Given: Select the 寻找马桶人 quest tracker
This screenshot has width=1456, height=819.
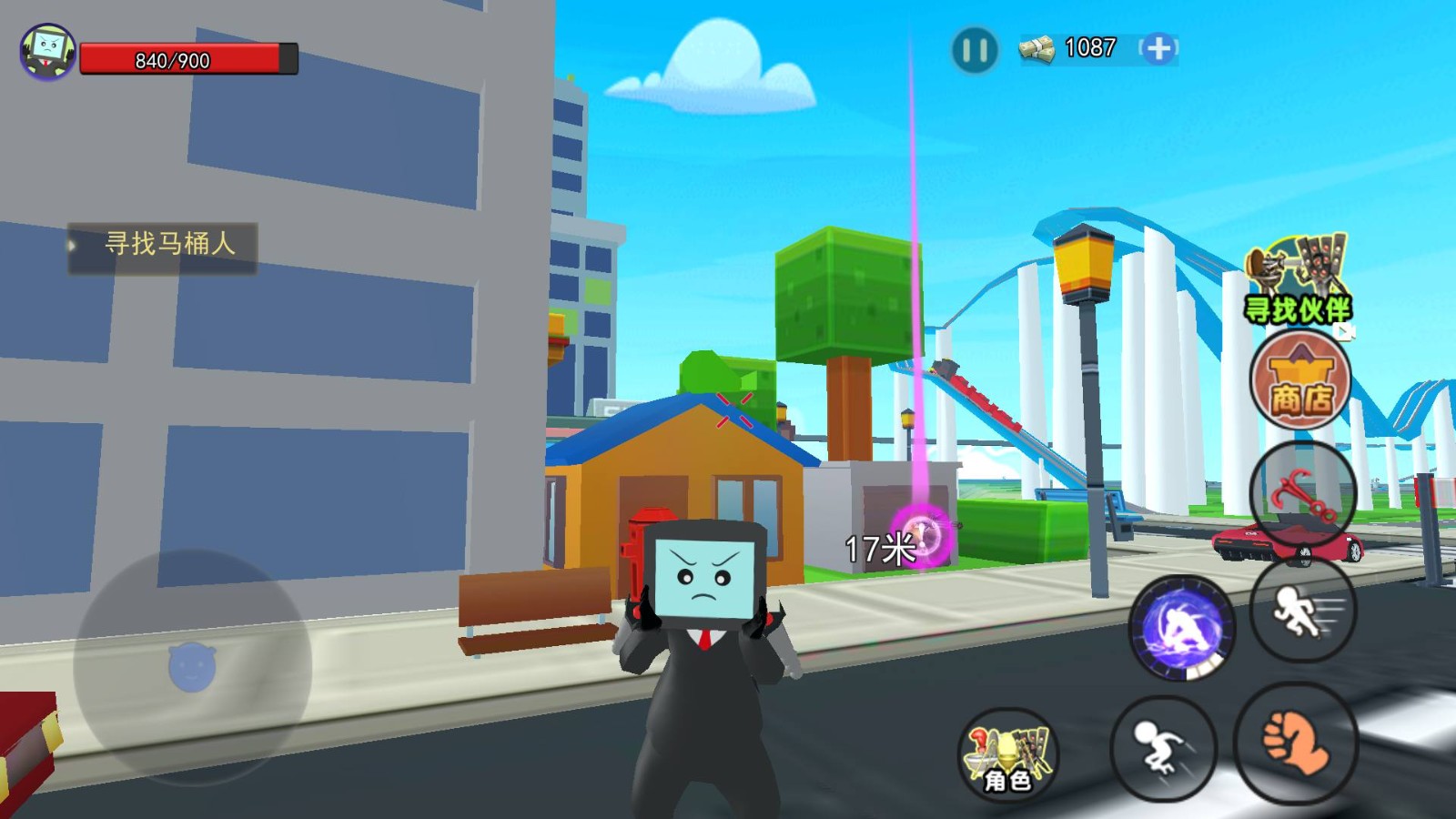Looking at the screenshot, I should coord(163,246).
